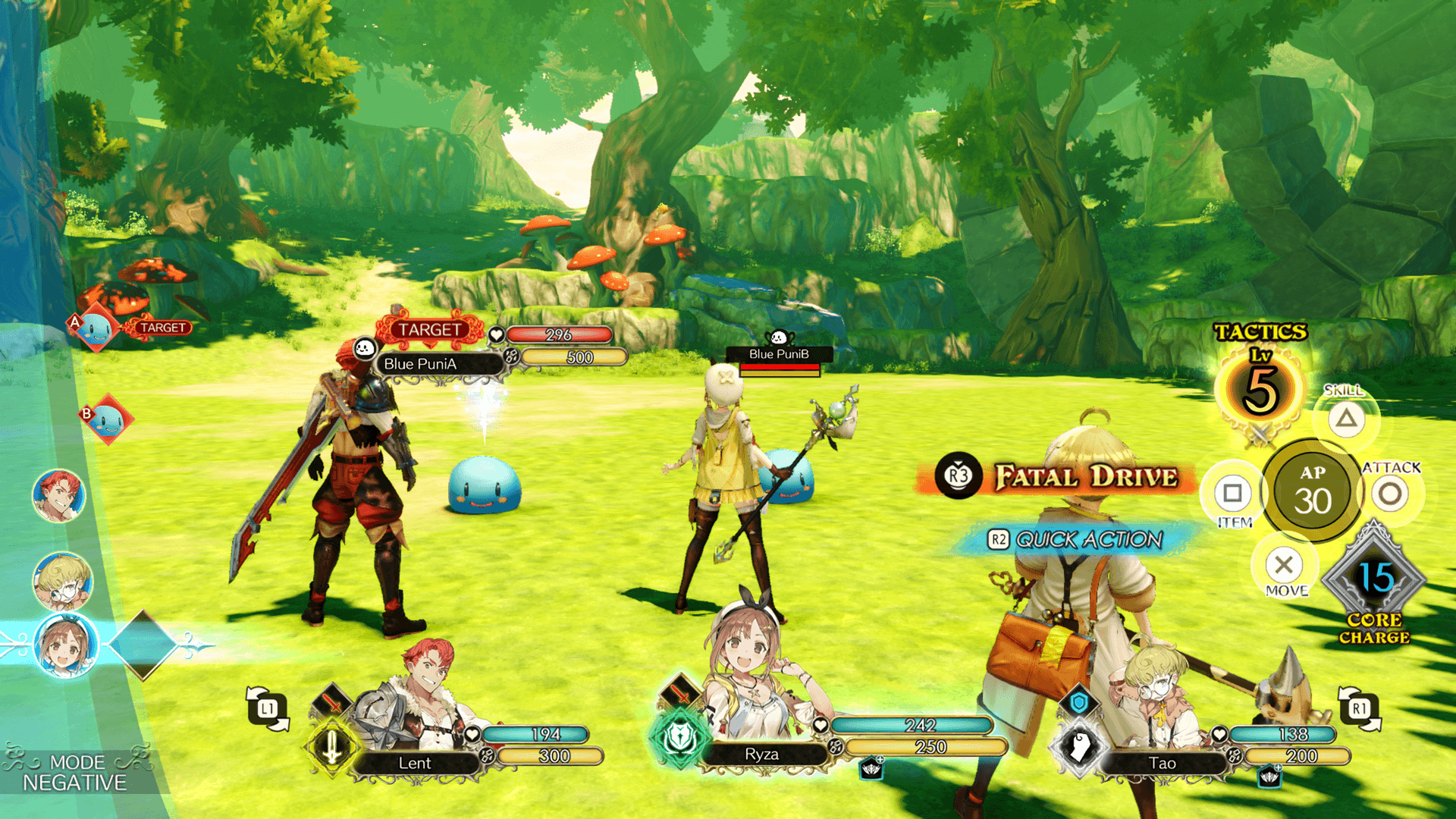Viewport: 1456px width, 819px height.
Task: Select the Blue PuniB nameplate
Action: point(779,354)
